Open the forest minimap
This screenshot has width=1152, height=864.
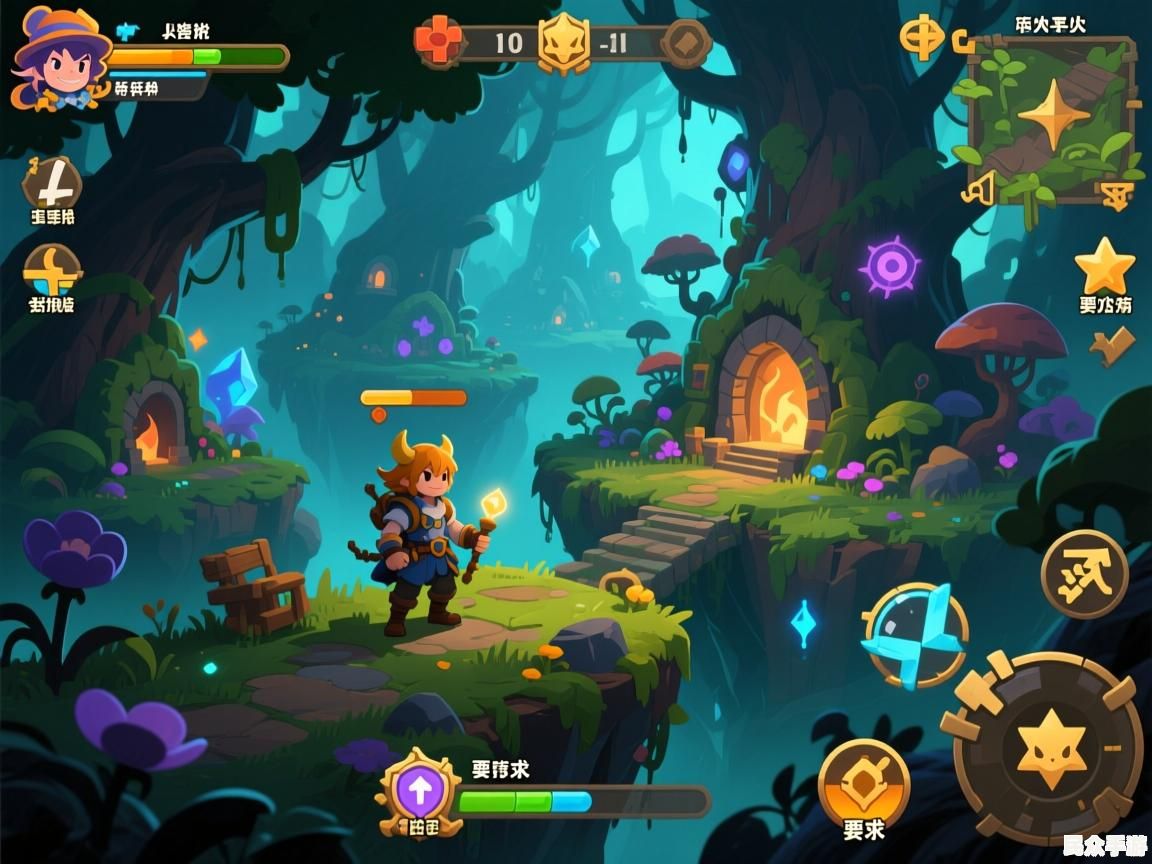[1050, 118]
